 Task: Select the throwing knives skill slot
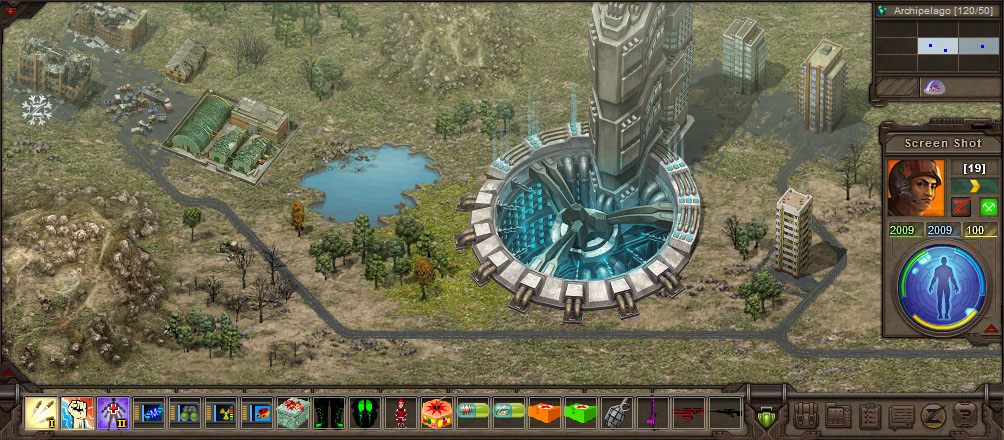click(40, 412)
